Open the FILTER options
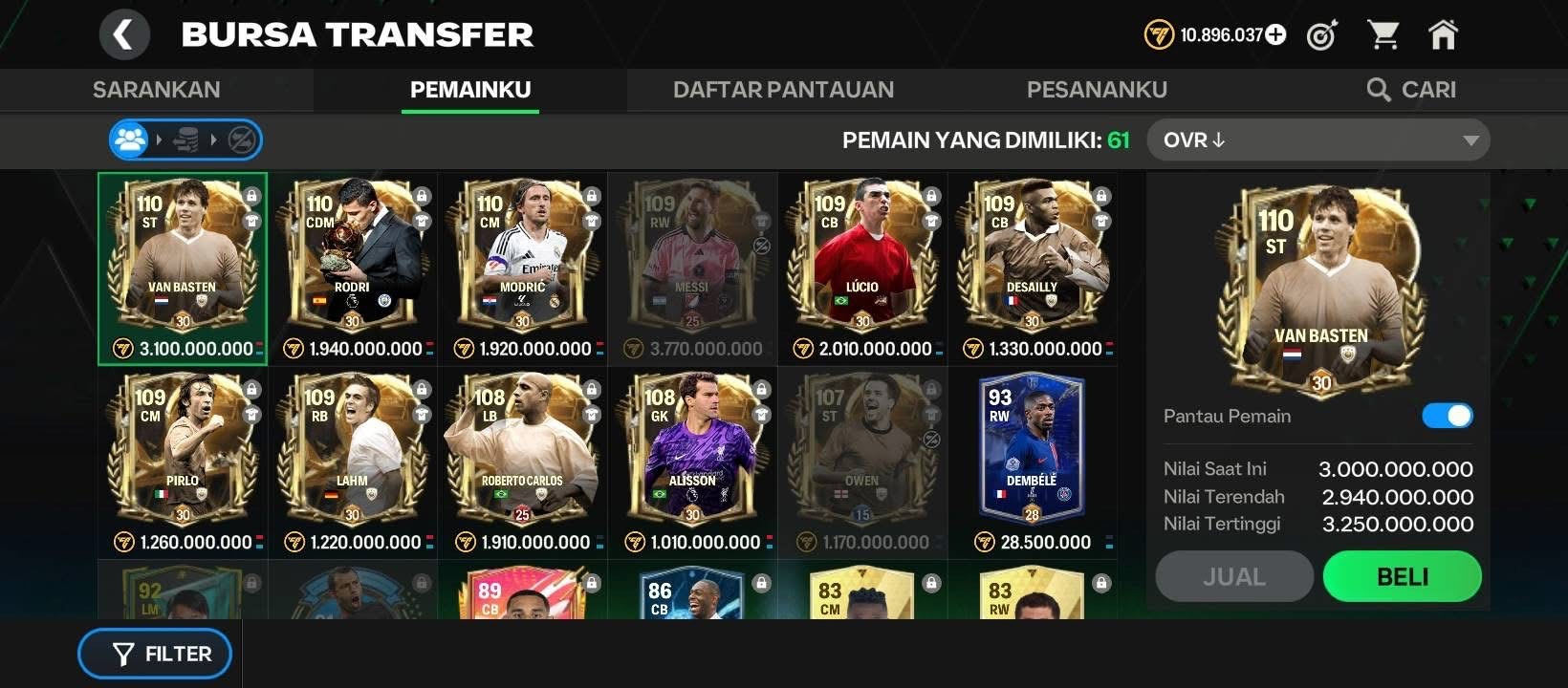 pos(155,654)
